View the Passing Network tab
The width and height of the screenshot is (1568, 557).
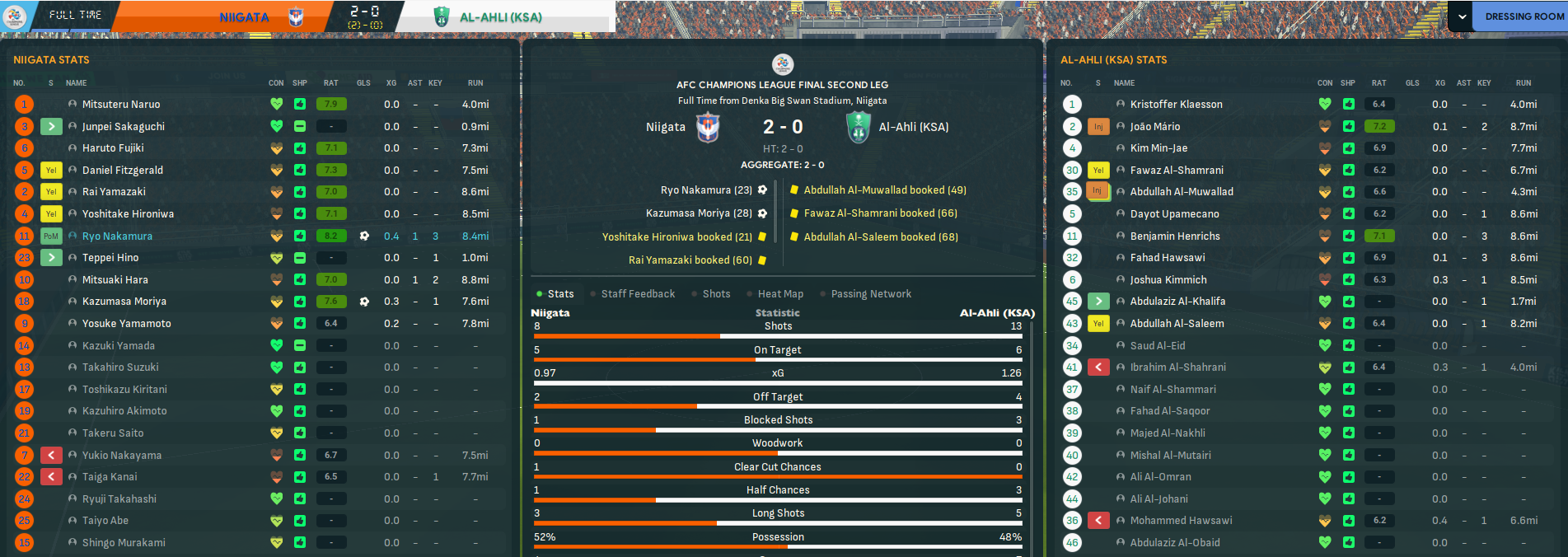tap(870, 294)
